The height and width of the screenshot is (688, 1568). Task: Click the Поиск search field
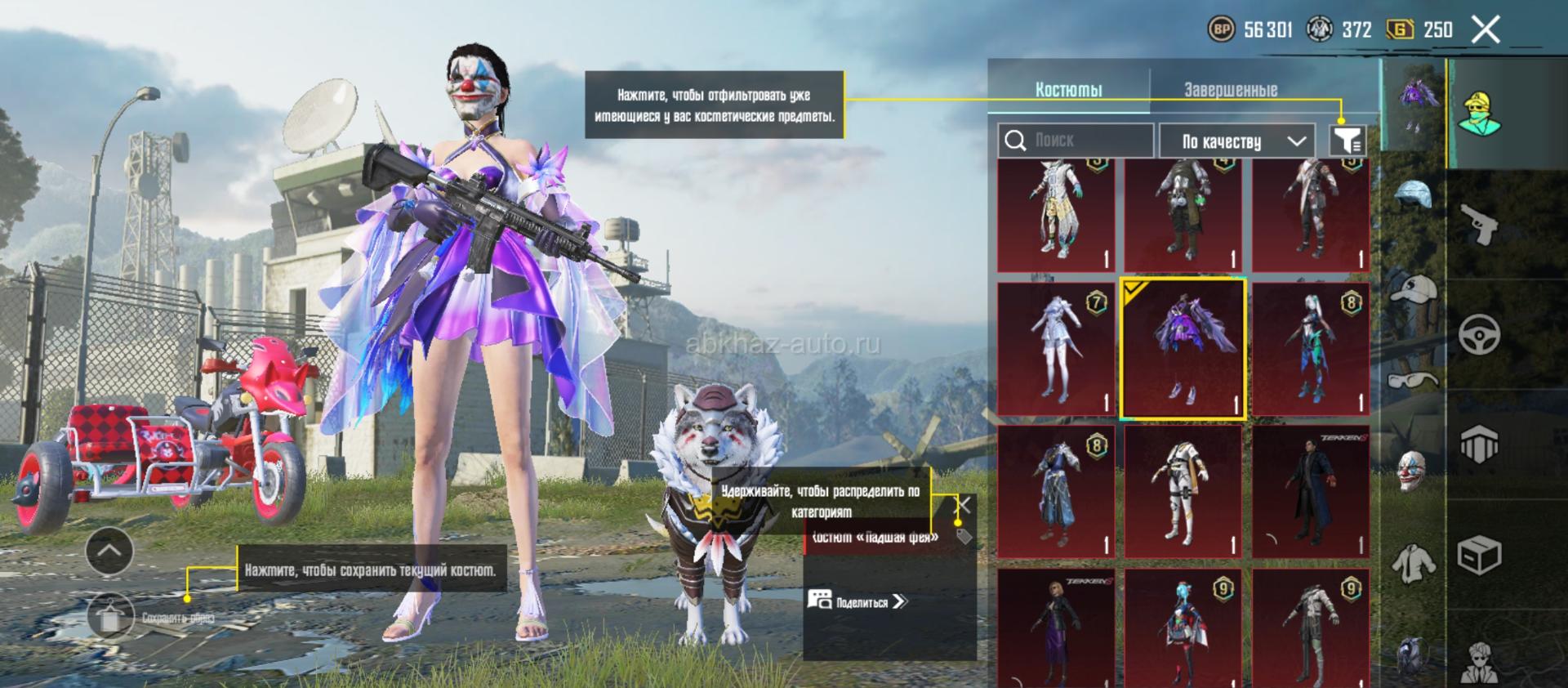click(1076, 141)
